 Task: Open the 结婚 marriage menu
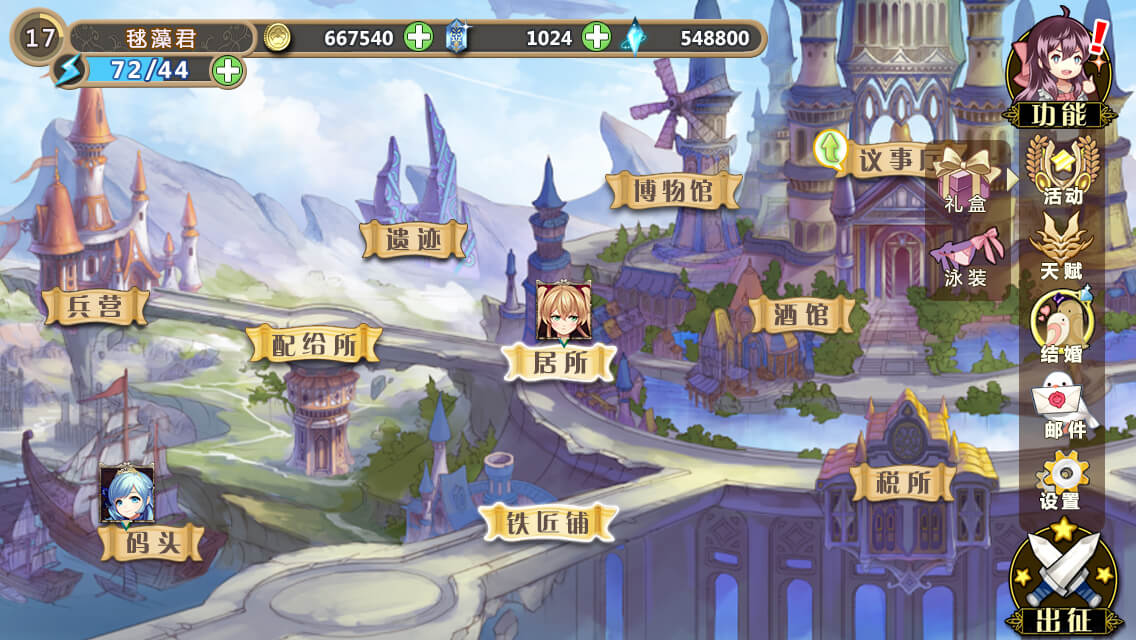pos(1062,325)
